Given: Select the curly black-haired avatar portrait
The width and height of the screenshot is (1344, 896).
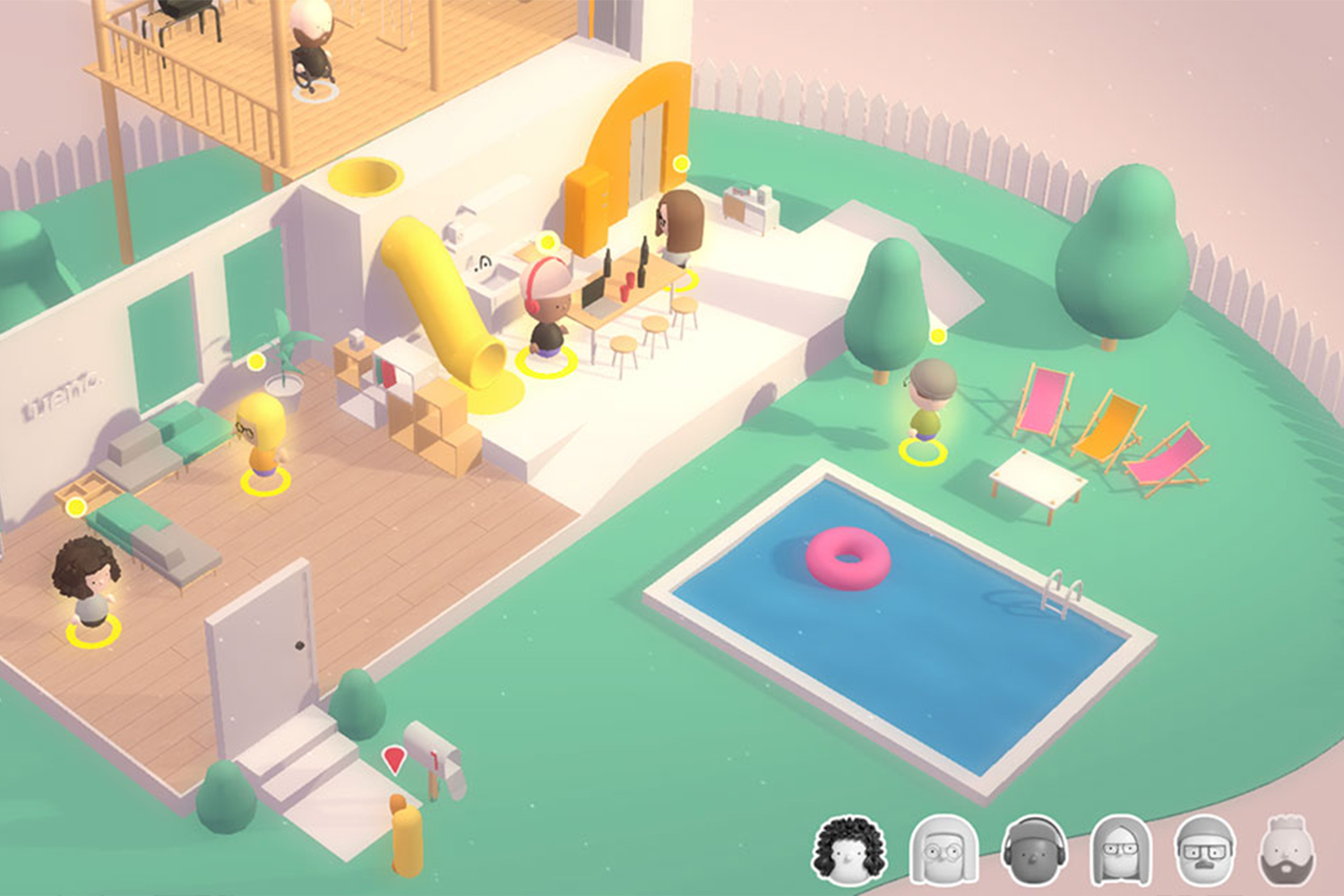Looking at the screenshot, I should click(849, 849).
